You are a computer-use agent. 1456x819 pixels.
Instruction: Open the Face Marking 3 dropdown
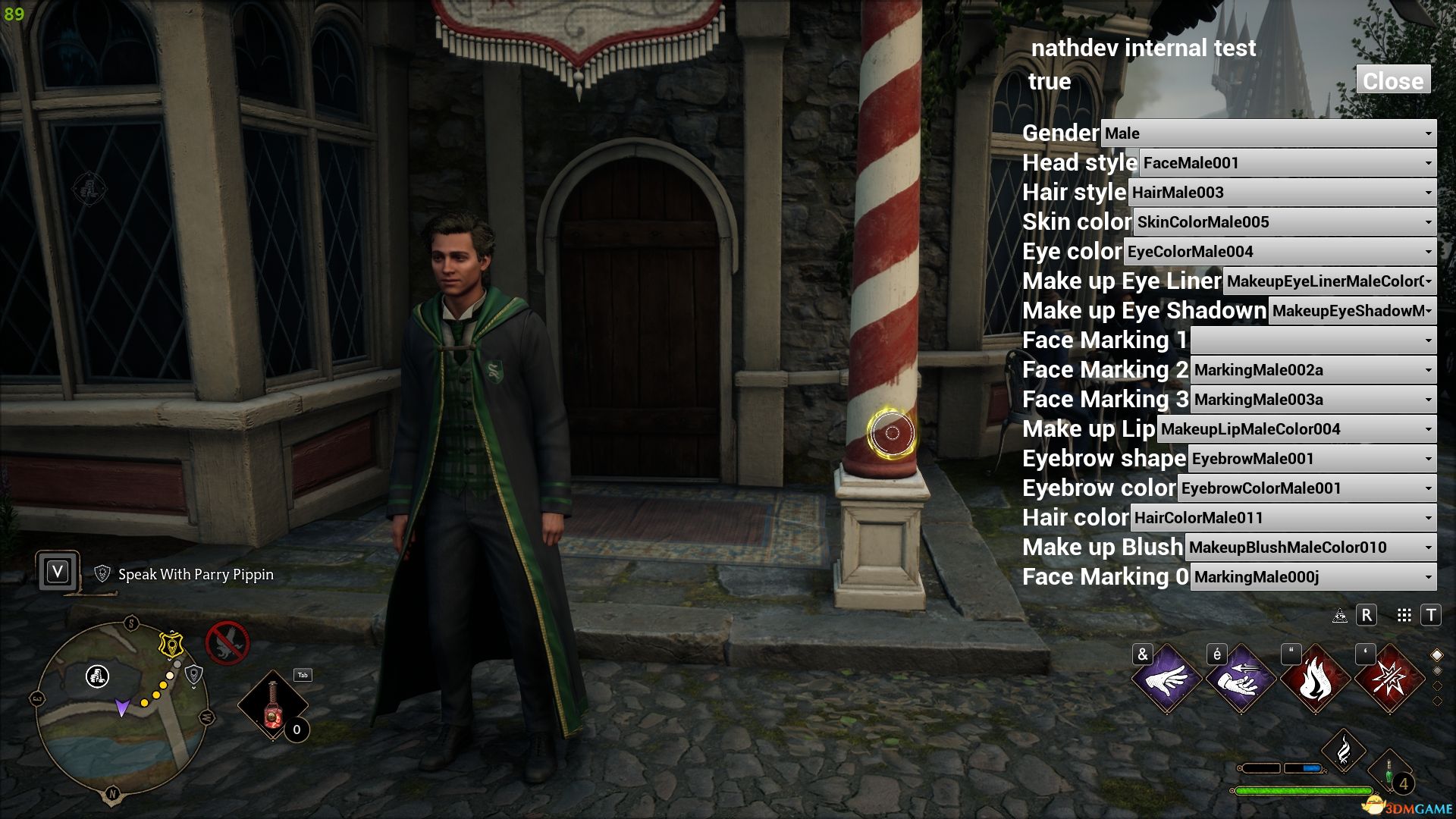pos(1313,400)
